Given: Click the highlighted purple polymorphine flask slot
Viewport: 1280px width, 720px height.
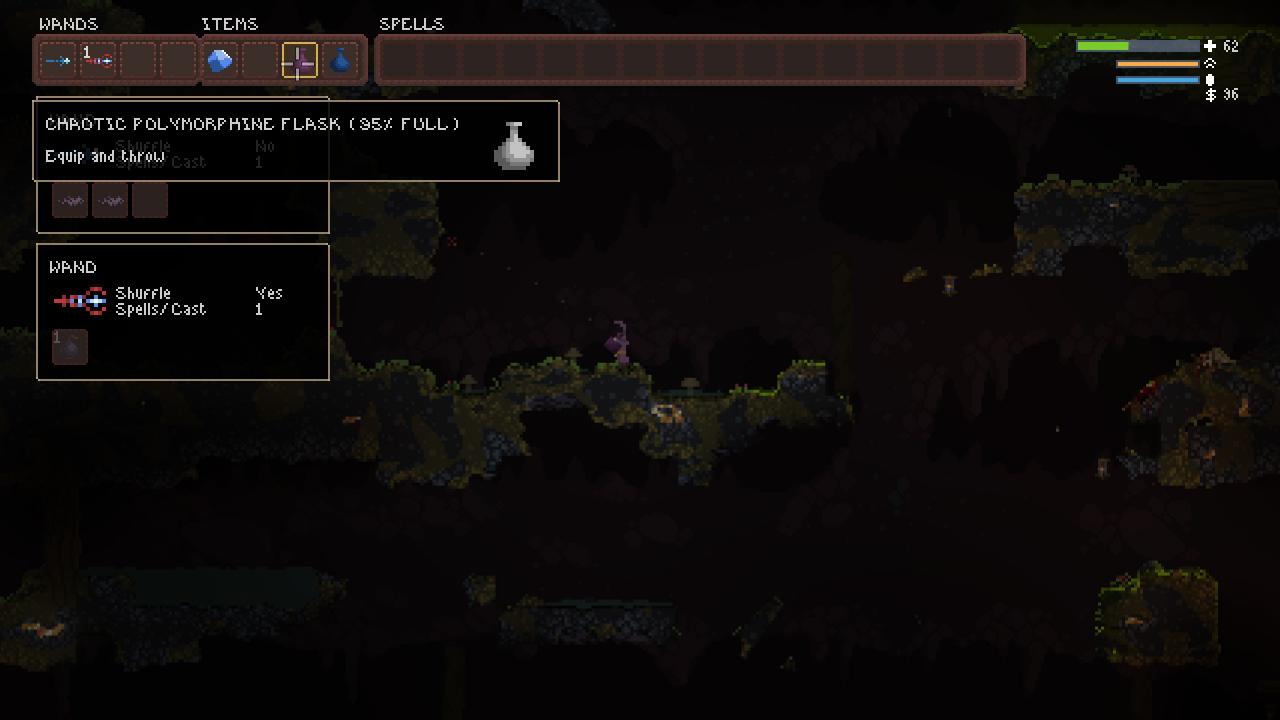Looking at the screenshot, I should pos(300,61).
